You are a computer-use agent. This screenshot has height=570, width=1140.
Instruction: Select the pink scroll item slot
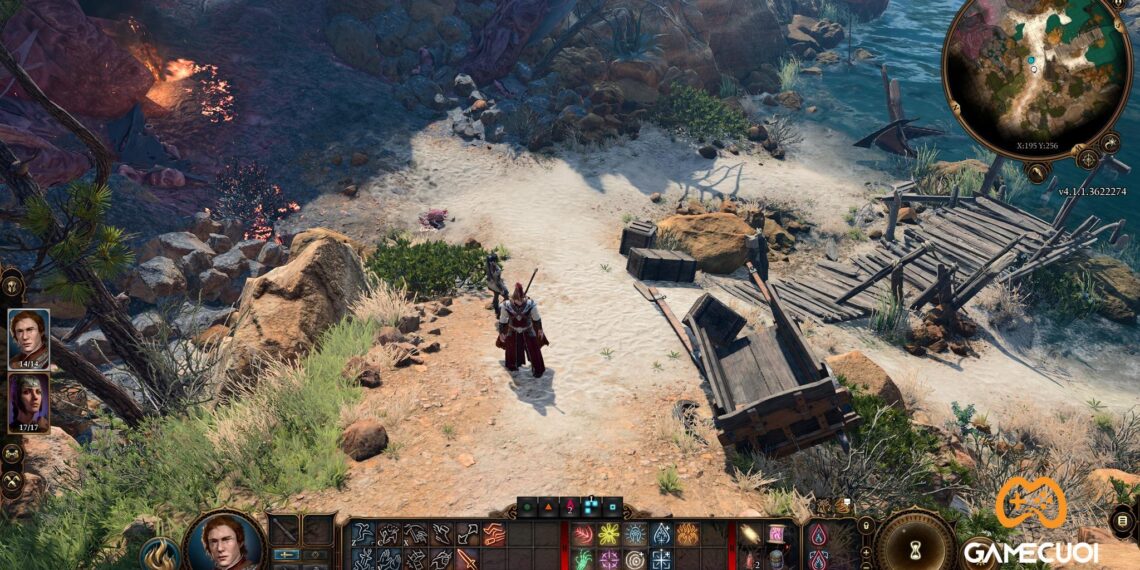(x=775, y=535)
